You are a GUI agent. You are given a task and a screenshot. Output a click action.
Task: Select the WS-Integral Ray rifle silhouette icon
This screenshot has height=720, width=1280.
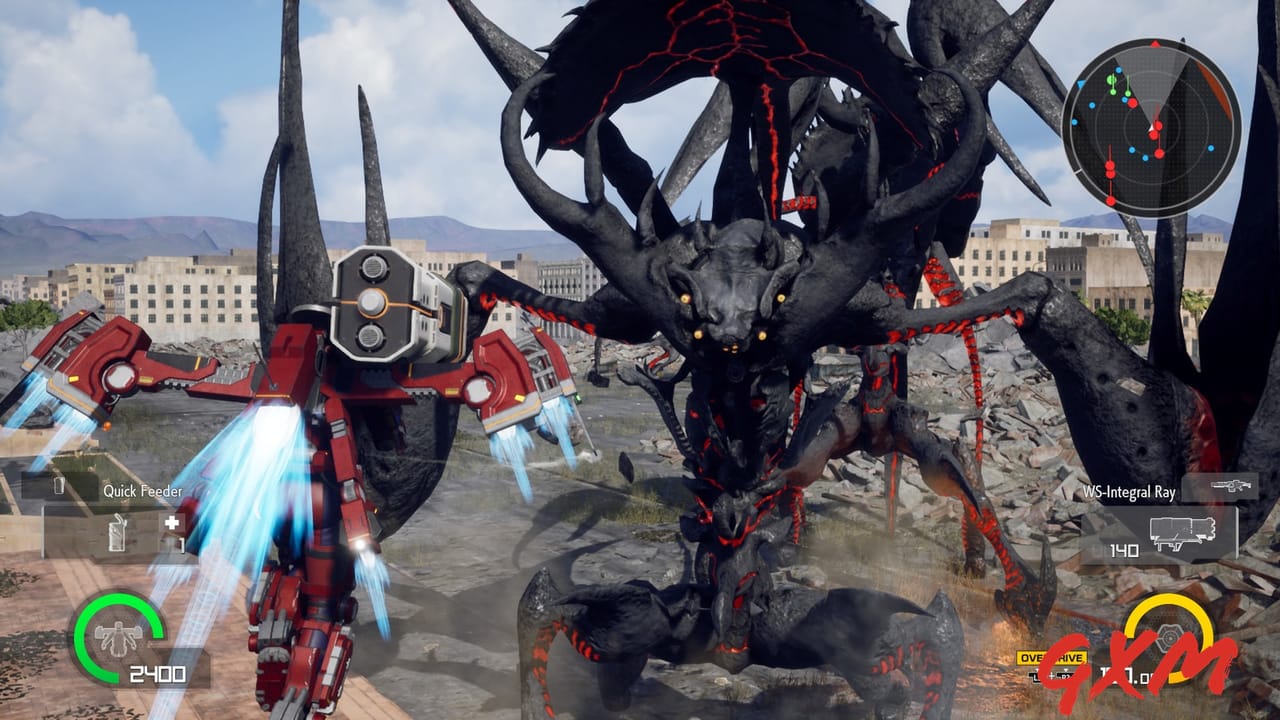[1230, 487]
